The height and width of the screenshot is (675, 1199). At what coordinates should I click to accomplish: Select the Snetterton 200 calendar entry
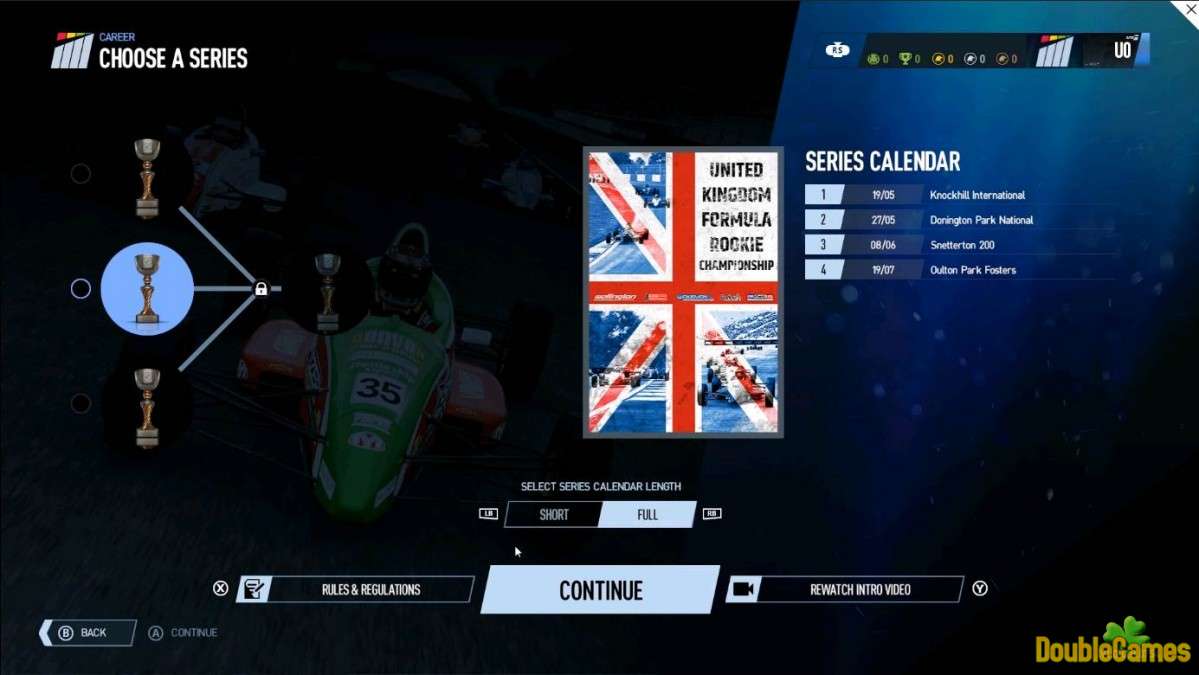pyautogui.click(x=958, y=245)
